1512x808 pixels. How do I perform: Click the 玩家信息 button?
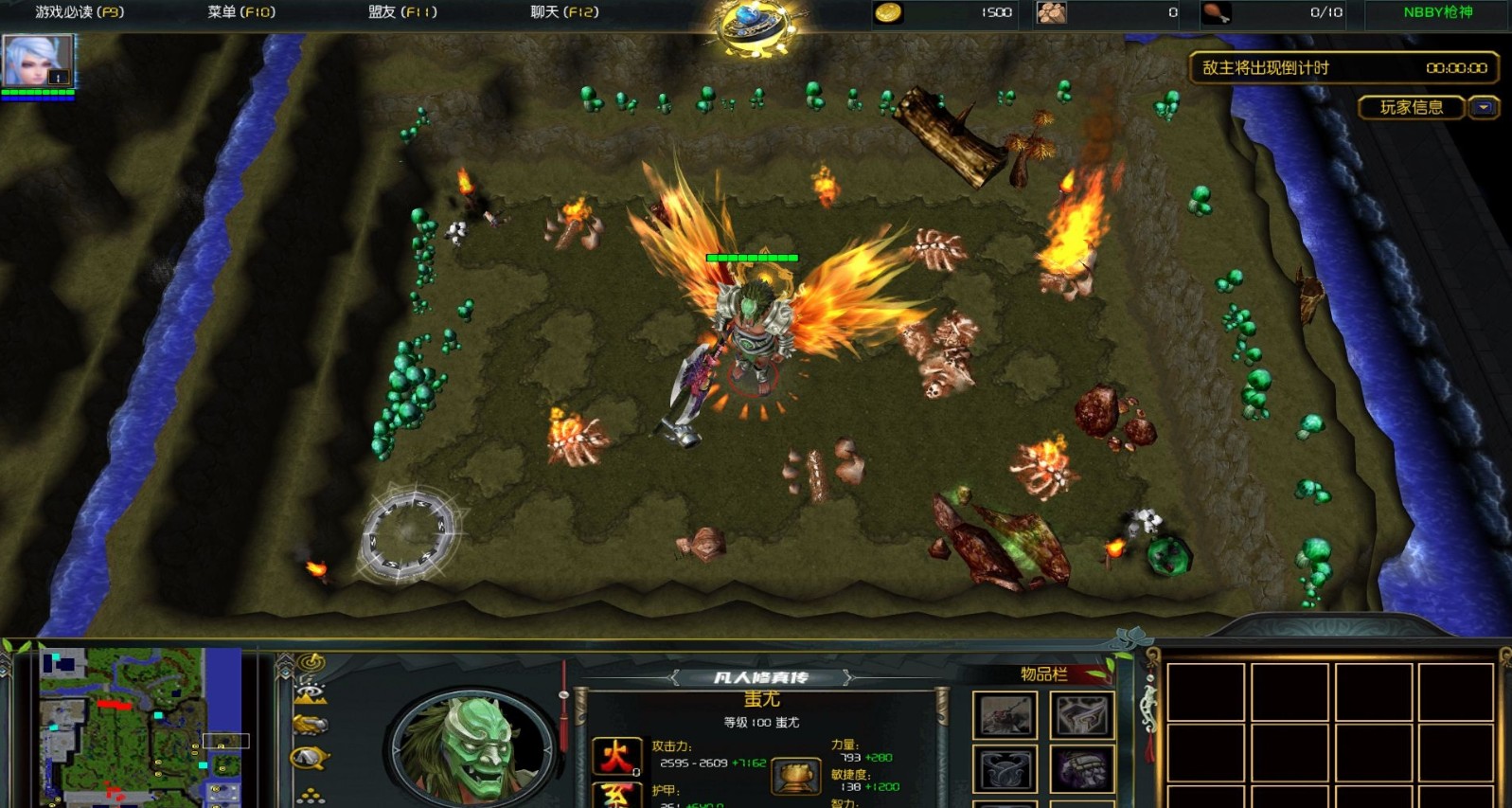[1410, 107]
